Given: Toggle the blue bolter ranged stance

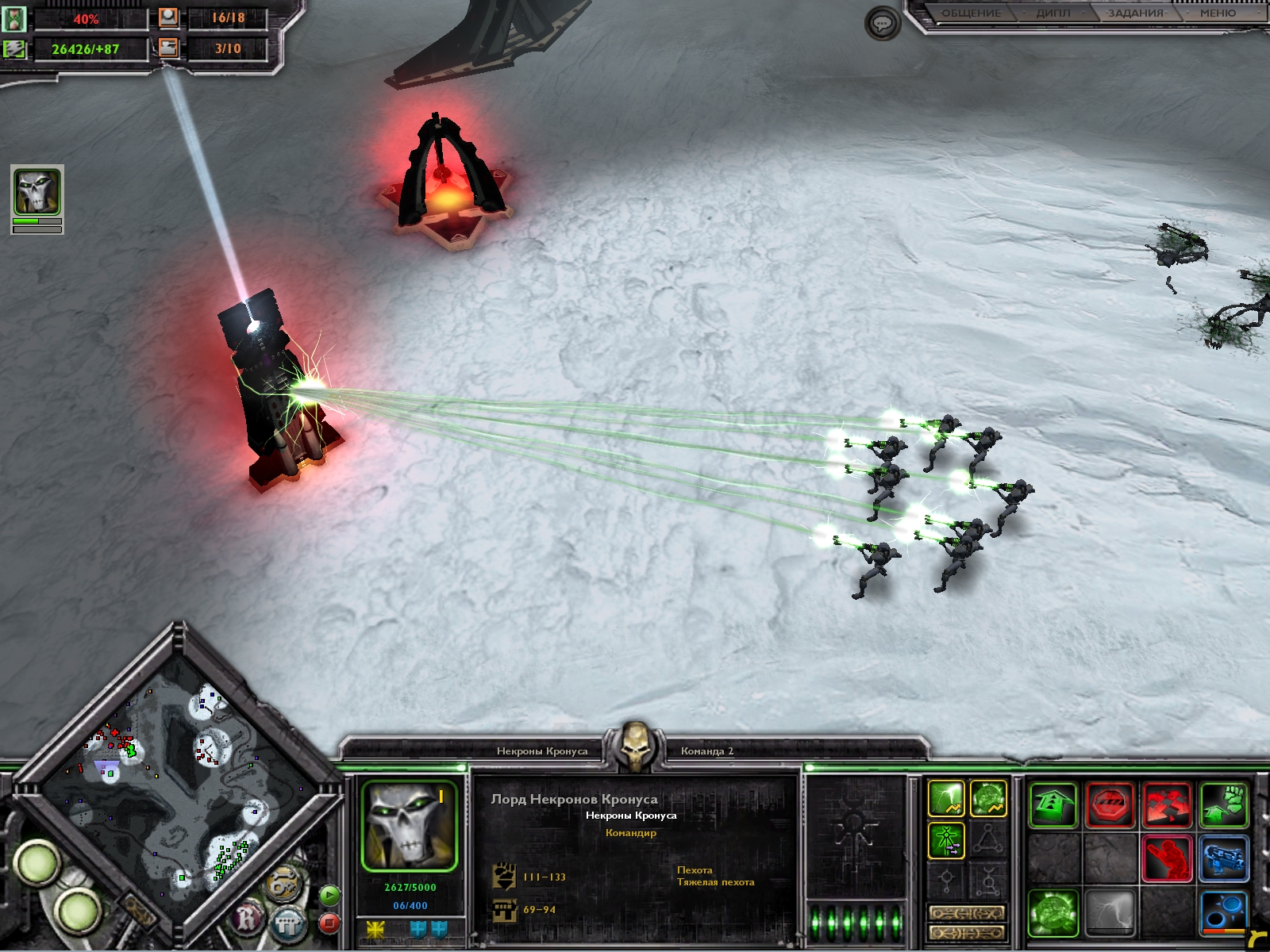Looking at the screenshot, I should coord(1223,858).
